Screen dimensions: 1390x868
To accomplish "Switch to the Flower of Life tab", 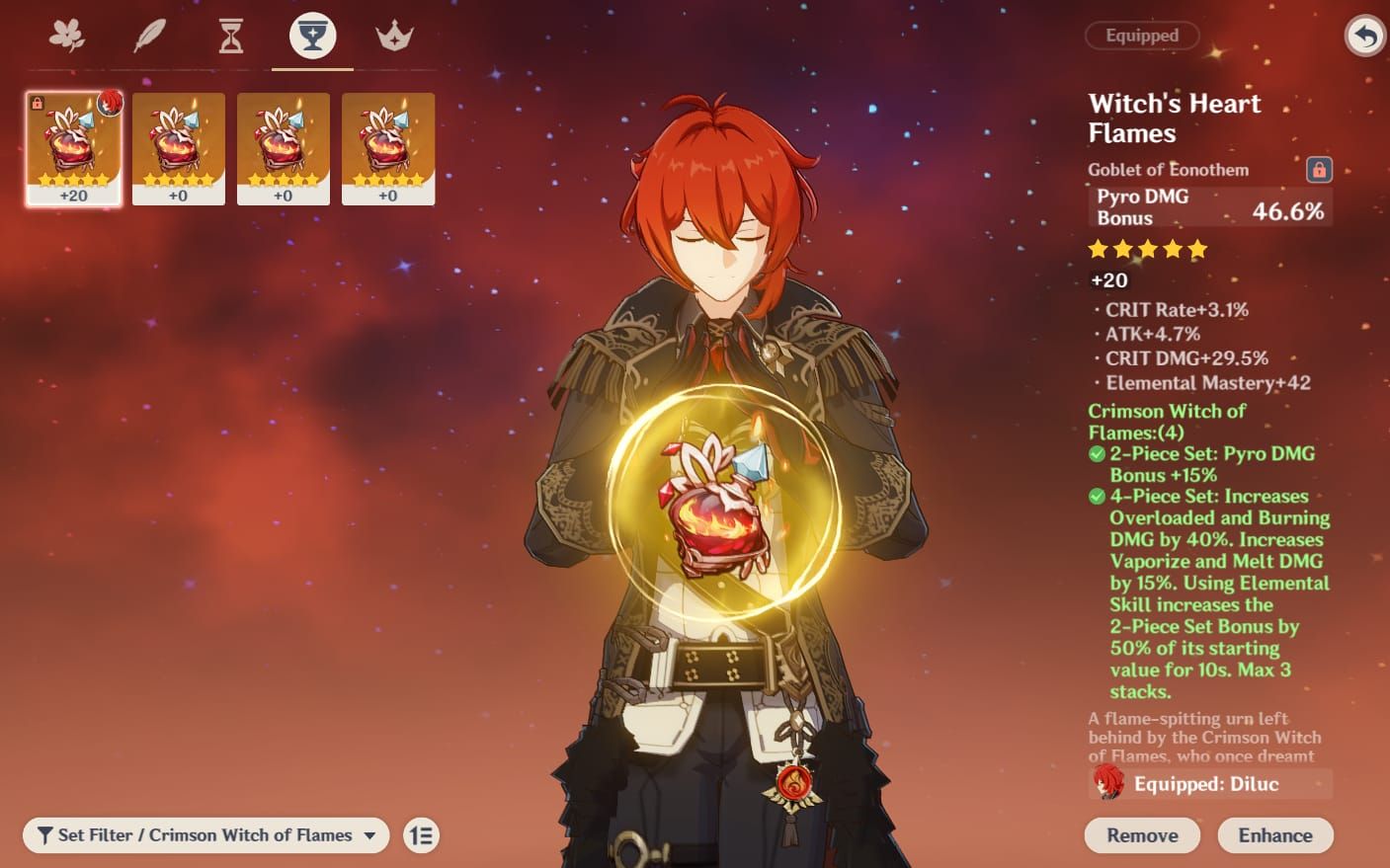I will pyautogui.click(x=67, y=37).
